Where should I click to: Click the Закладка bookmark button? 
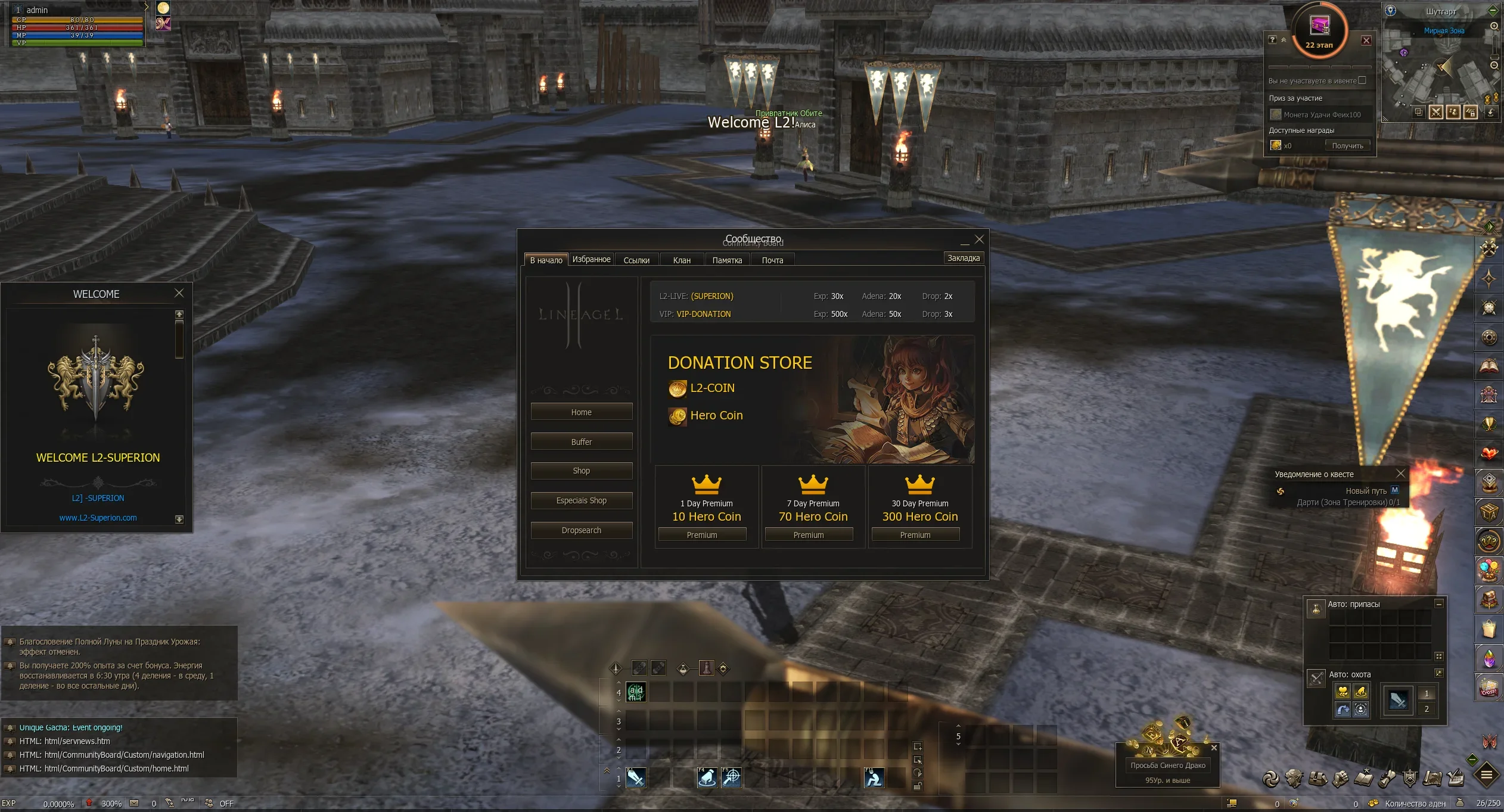(x=963, y=258)
